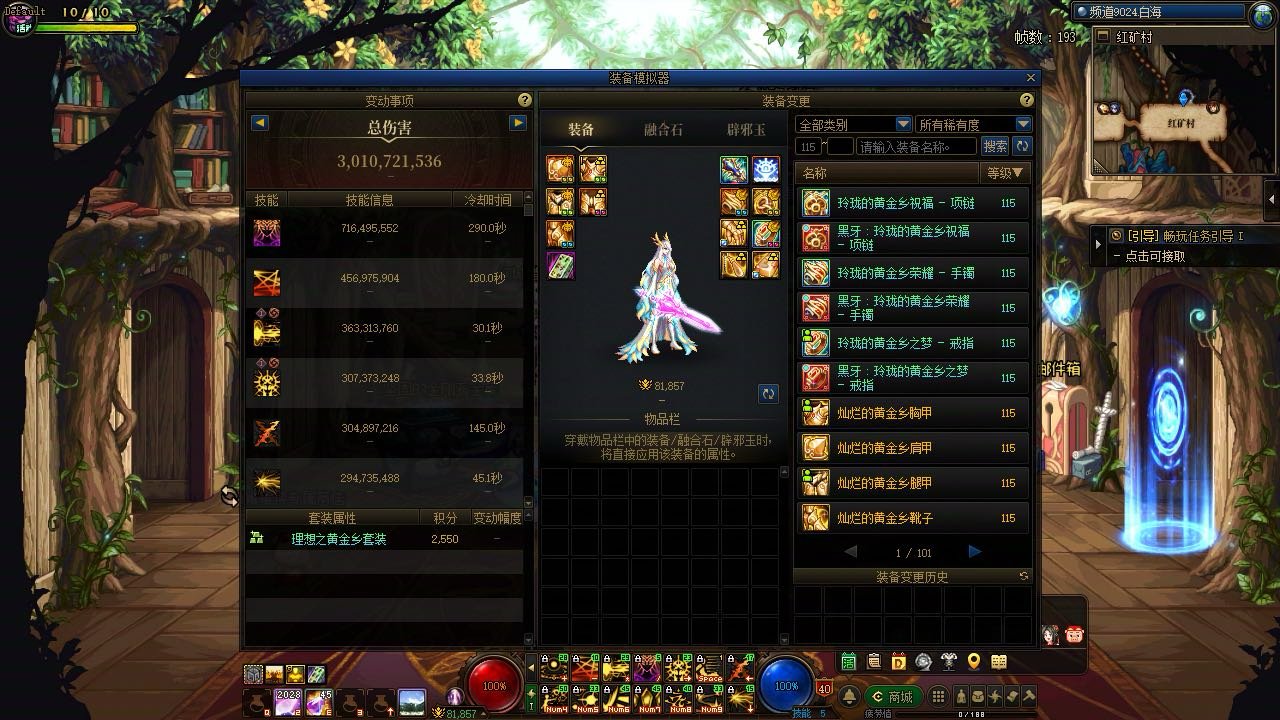The width and height of the screenshot is (1280, 720).
Task: Click the 疲劳值 fatigue progress bar
Action: (968, 713)
